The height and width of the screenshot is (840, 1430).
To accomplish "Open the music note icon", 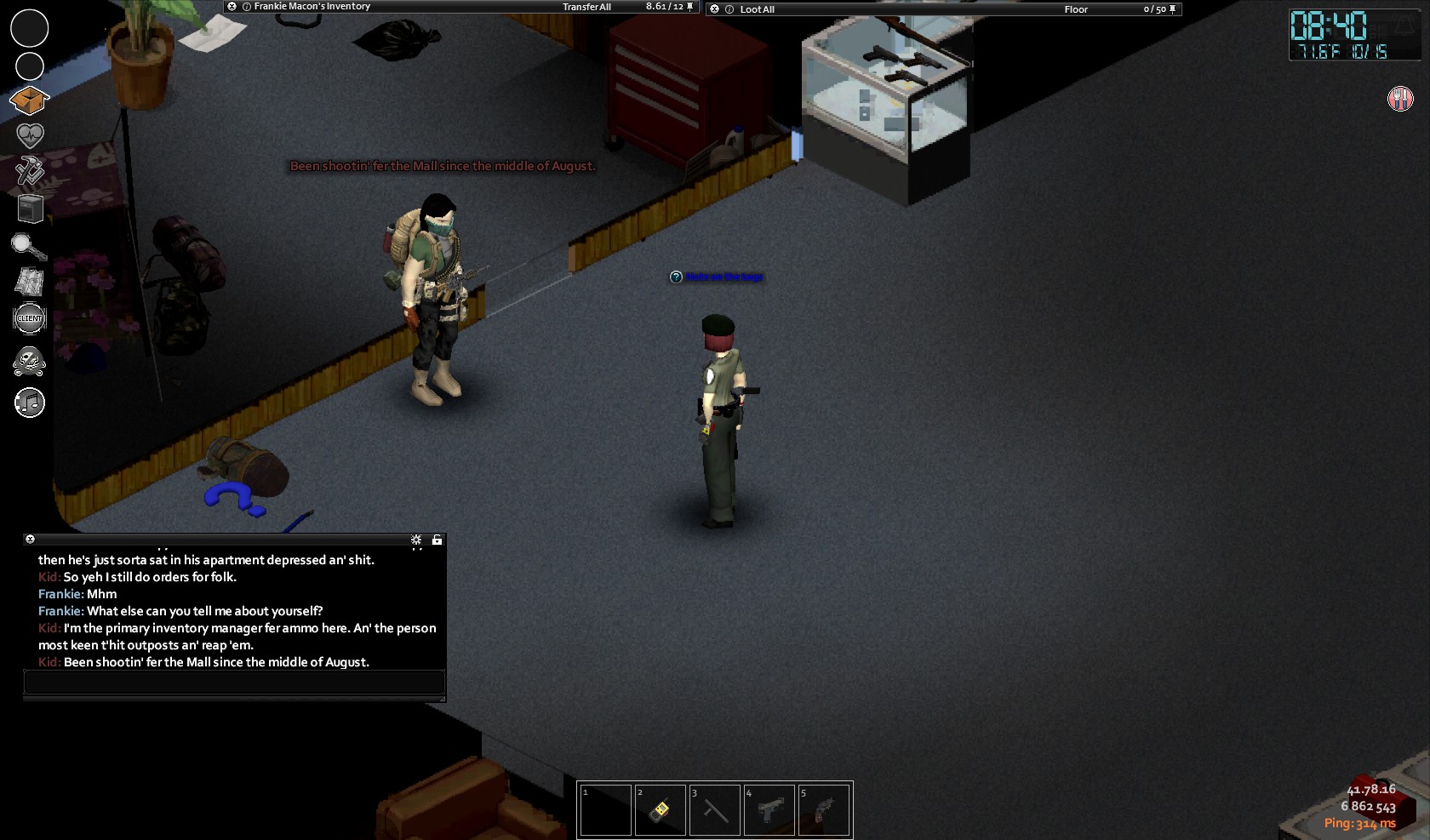I will [30, 403].
